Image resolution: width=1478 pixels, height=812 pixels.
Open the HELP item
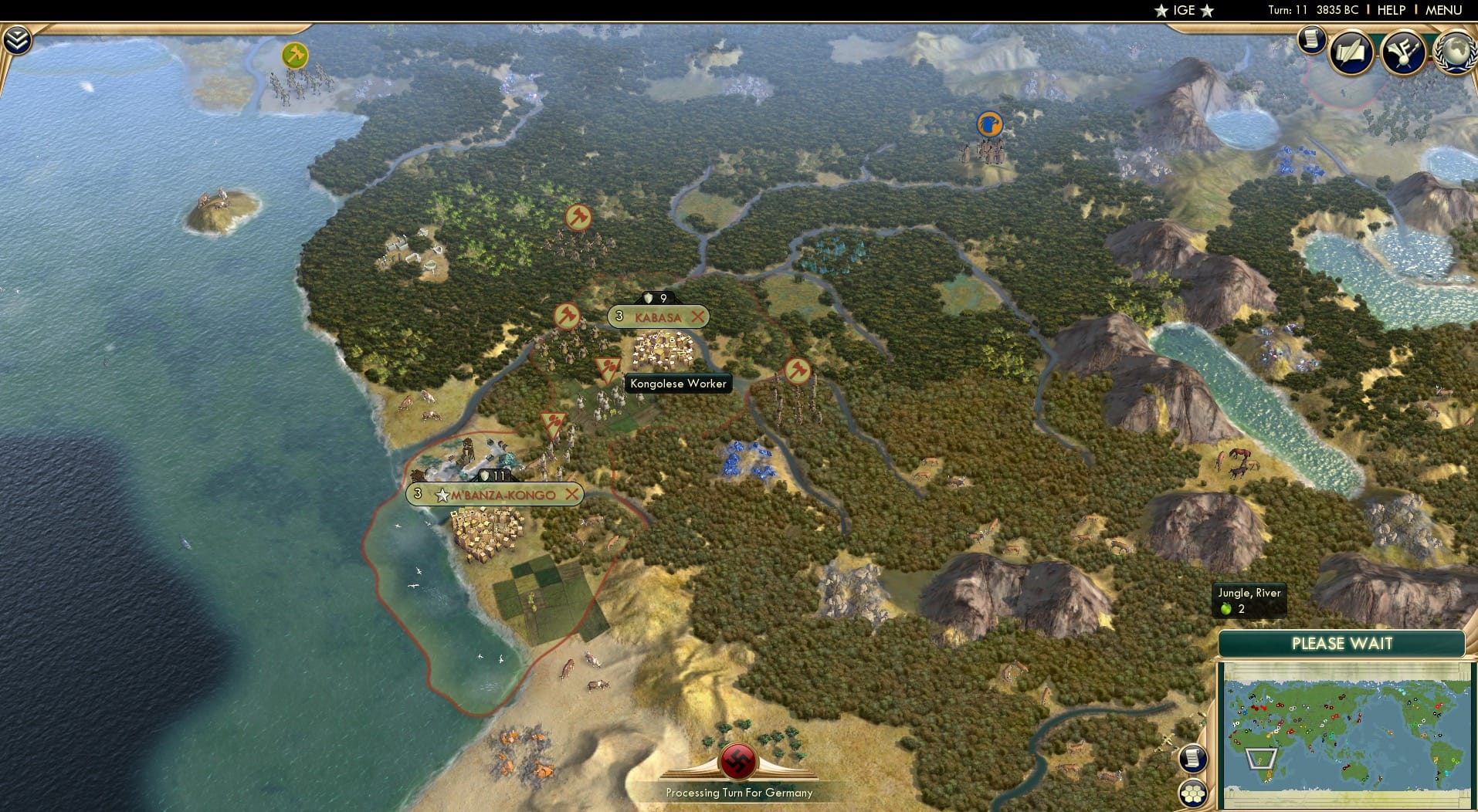click(x=1391, y=10)
